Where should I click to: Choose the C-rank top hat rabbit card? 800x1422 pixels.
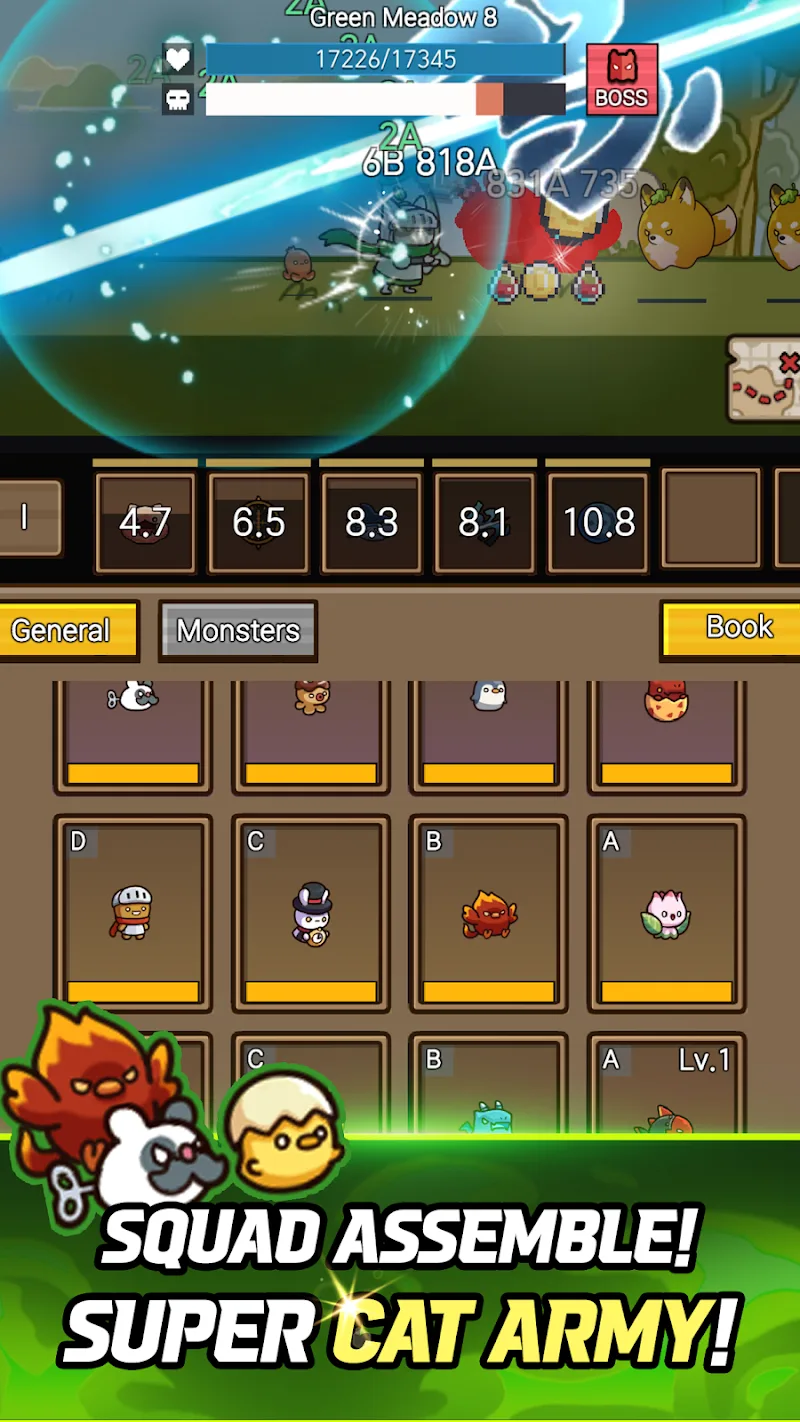tap(310, 912)
